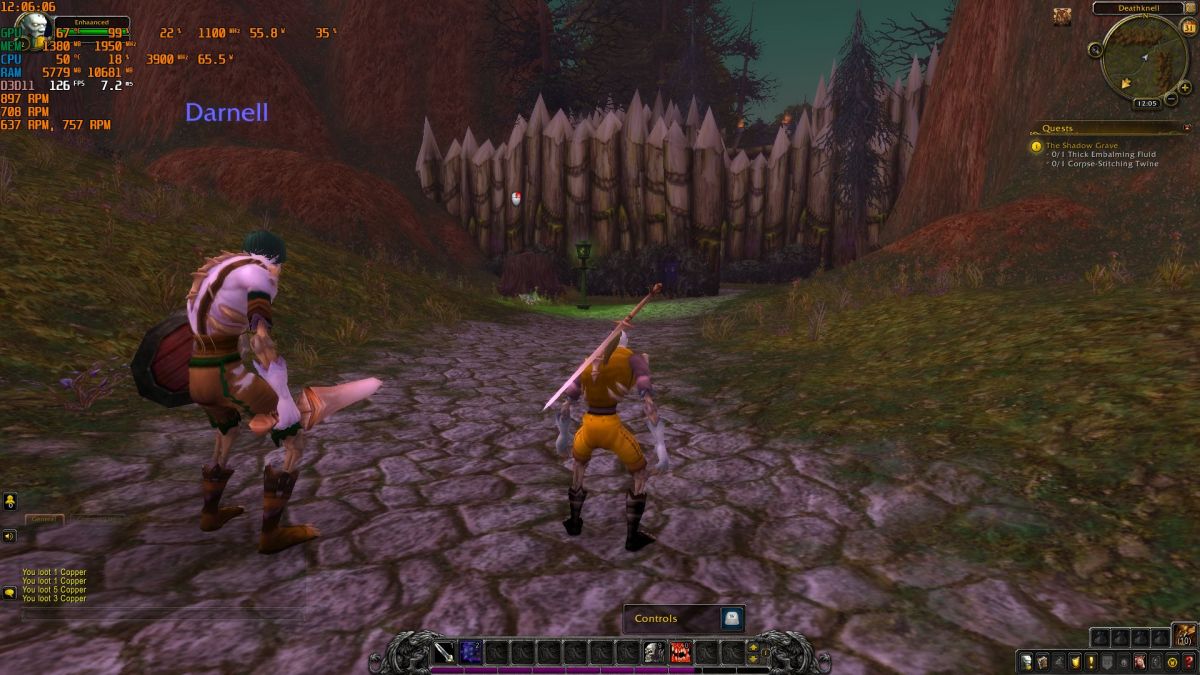Image resolution: width=1200 pixels, height=675 pixels.
Task: Open the achievements shield button
Action: [x=1075, y=661]
